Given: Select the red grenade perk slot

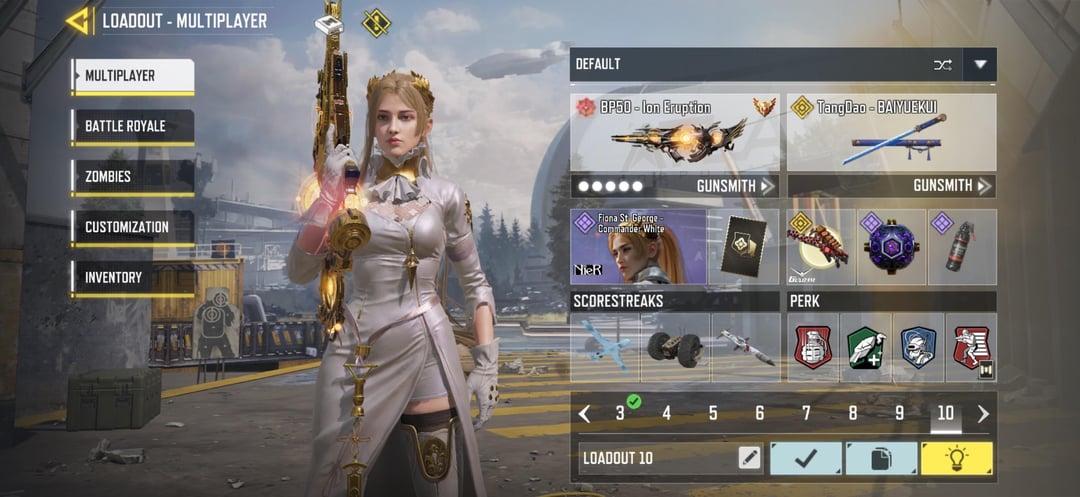Looking at the screenshot, I should 813,348.
